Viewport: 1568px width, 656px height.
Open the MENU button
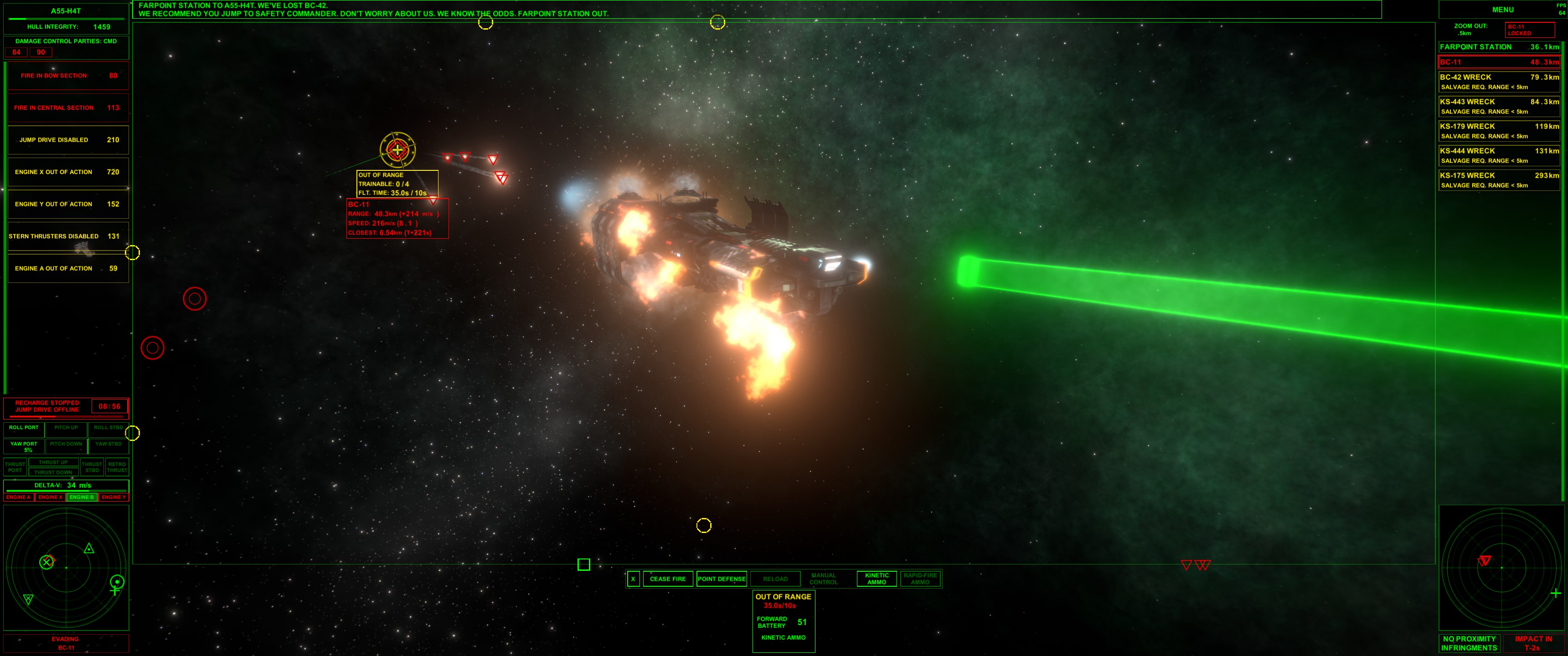1502,10
